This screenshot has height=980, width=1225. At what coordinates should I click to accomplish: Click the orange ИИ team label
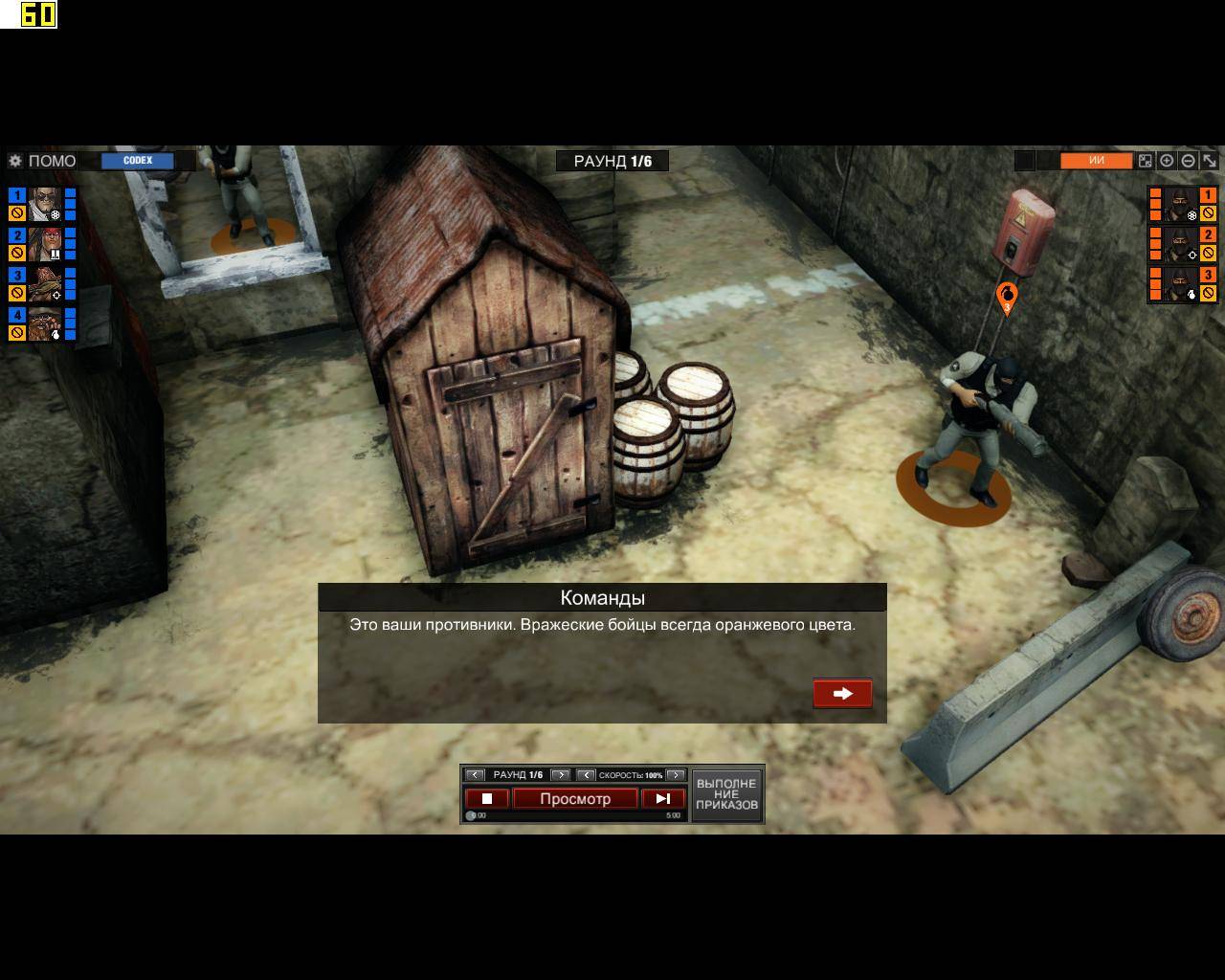1096,161
